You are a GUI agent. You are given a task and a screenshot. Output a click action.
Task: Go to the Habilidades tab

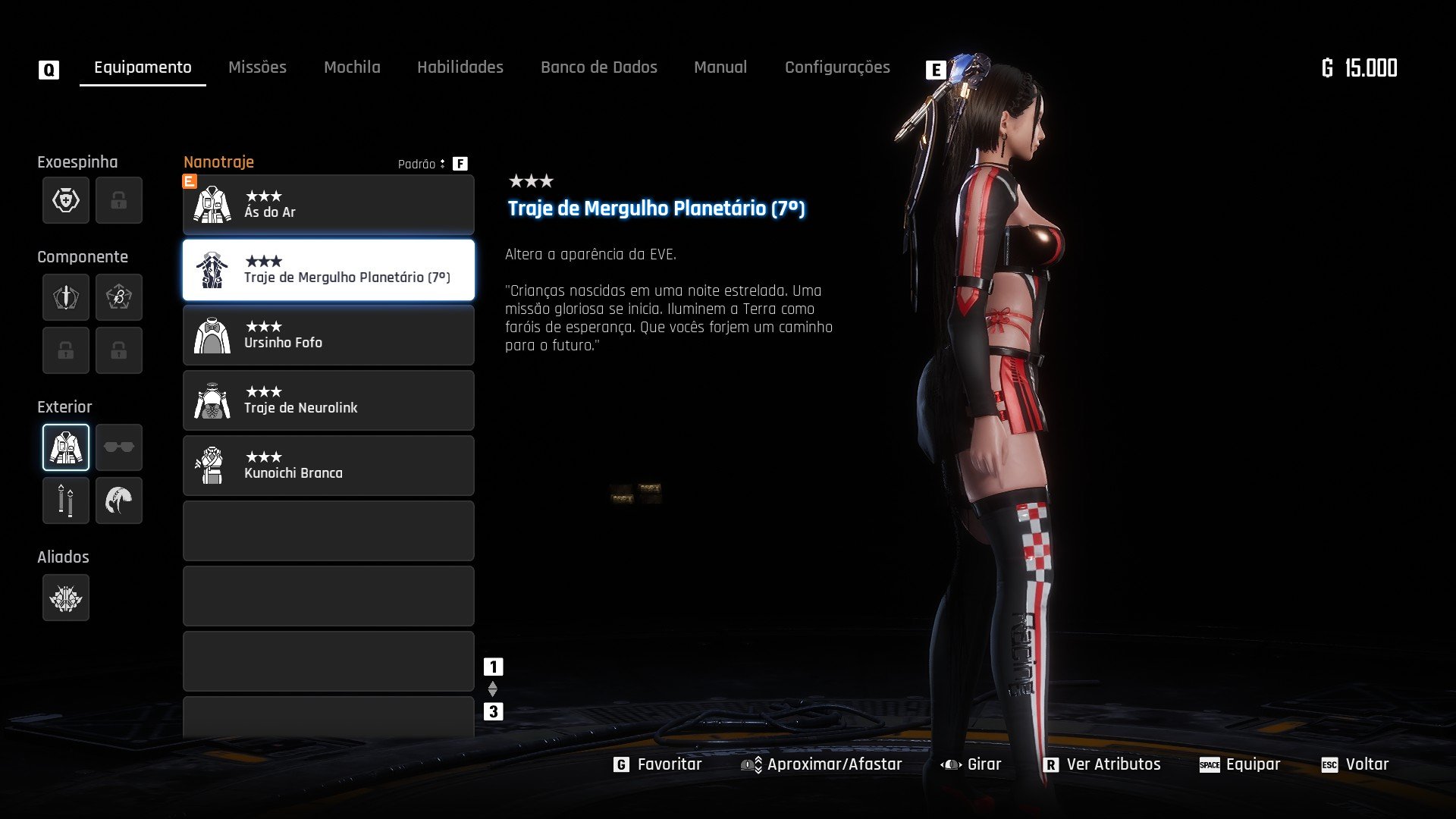pos(460,67)
